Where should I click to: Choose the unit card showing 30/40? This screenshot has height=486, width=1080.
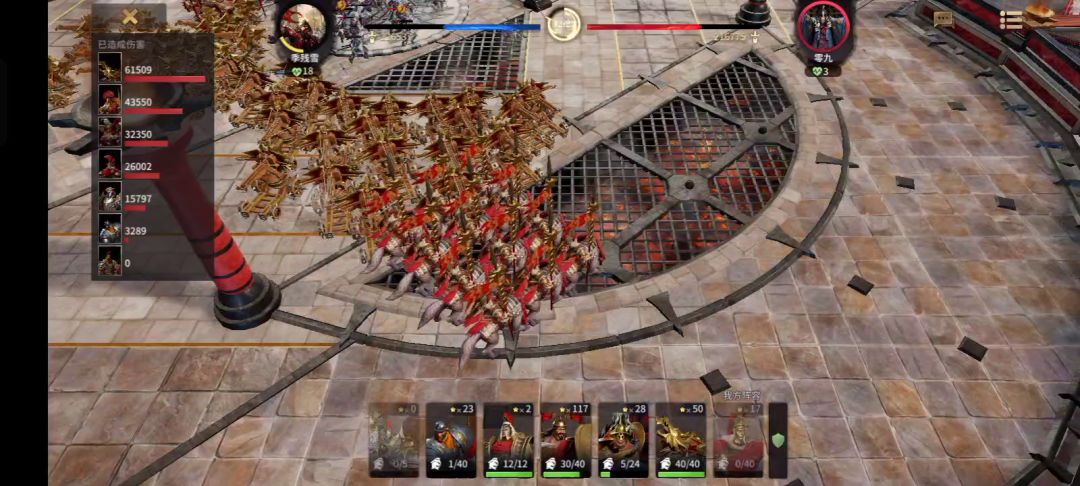(x=566, y=440)
